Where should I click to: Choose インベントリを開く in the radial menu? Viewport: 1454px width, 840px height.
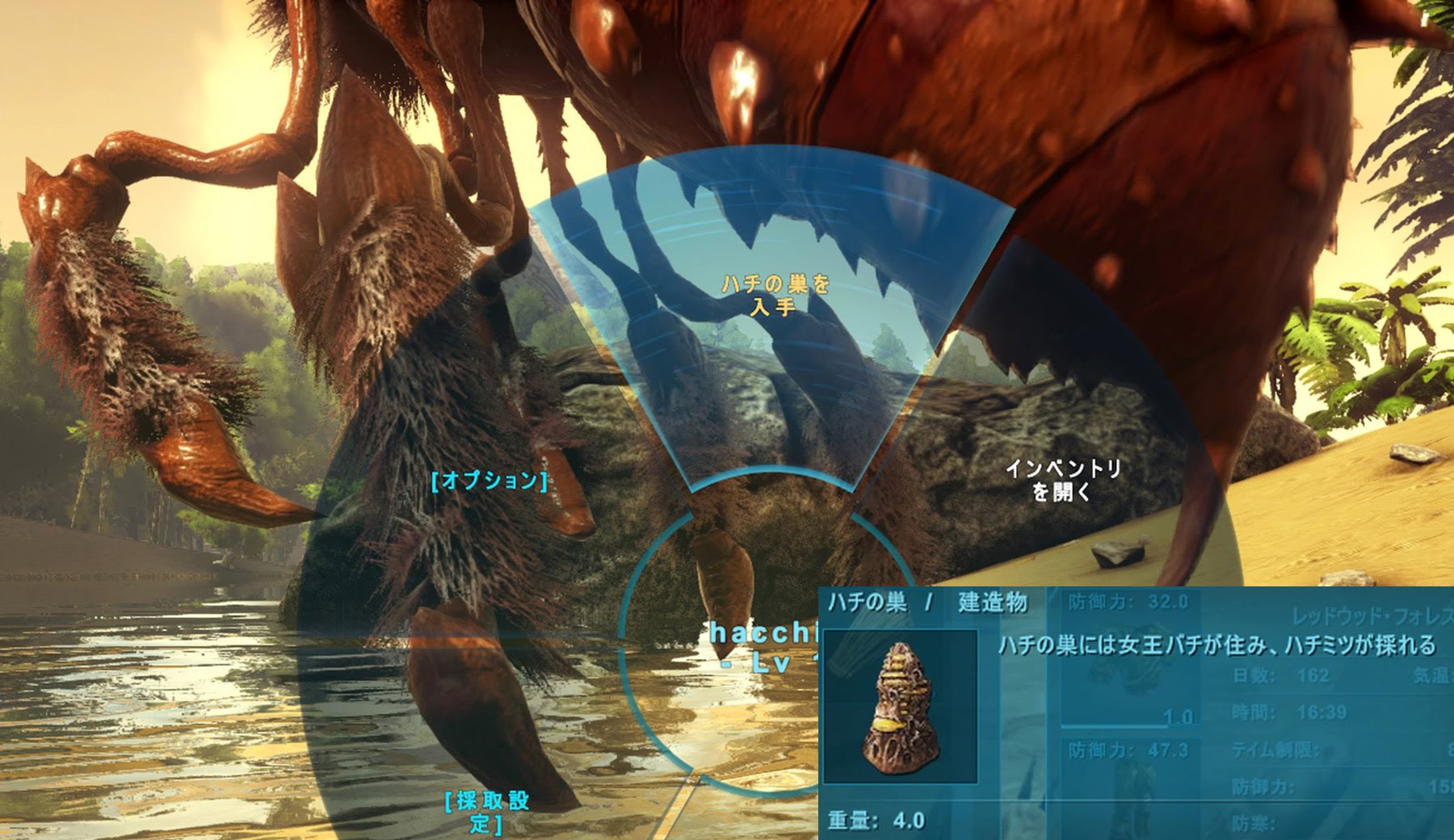1061,480
